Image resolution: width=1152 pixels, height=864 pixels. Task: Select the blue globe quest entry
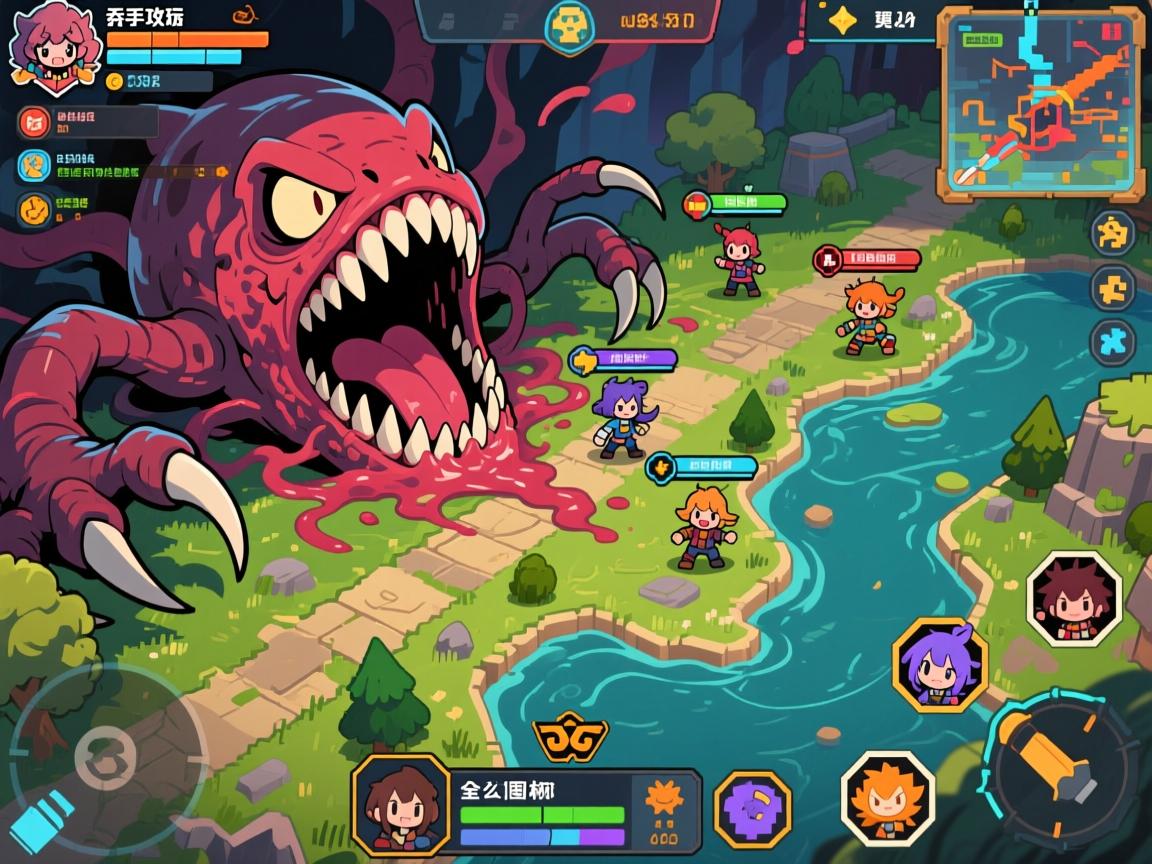[x=35, y=165]
